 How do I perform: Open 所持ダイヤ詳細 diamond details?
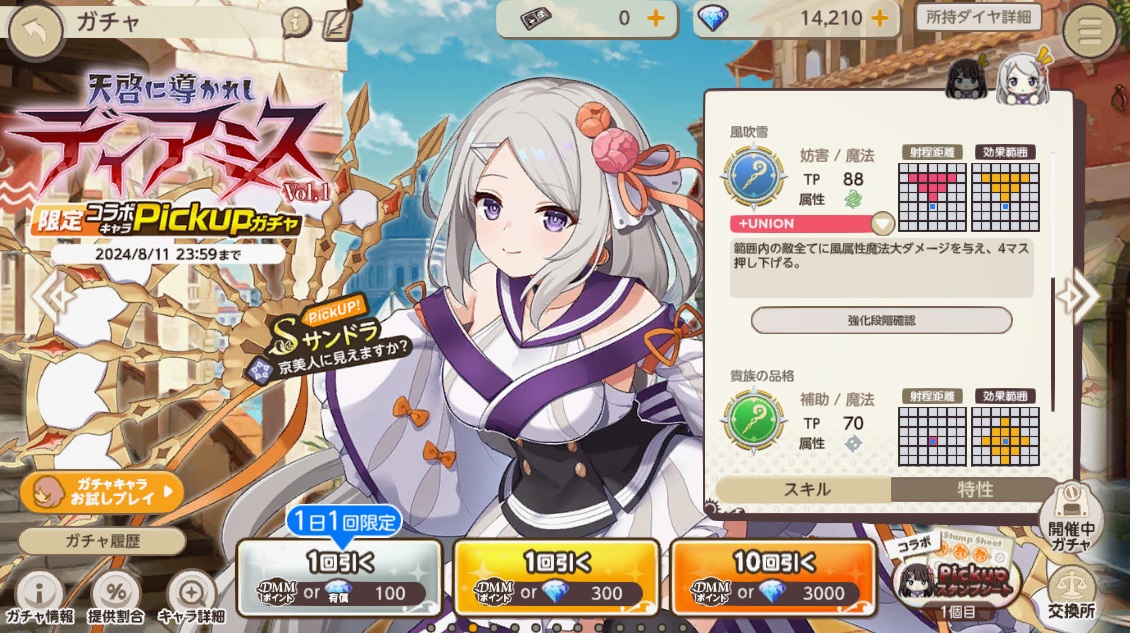click(x=978, y=17)
